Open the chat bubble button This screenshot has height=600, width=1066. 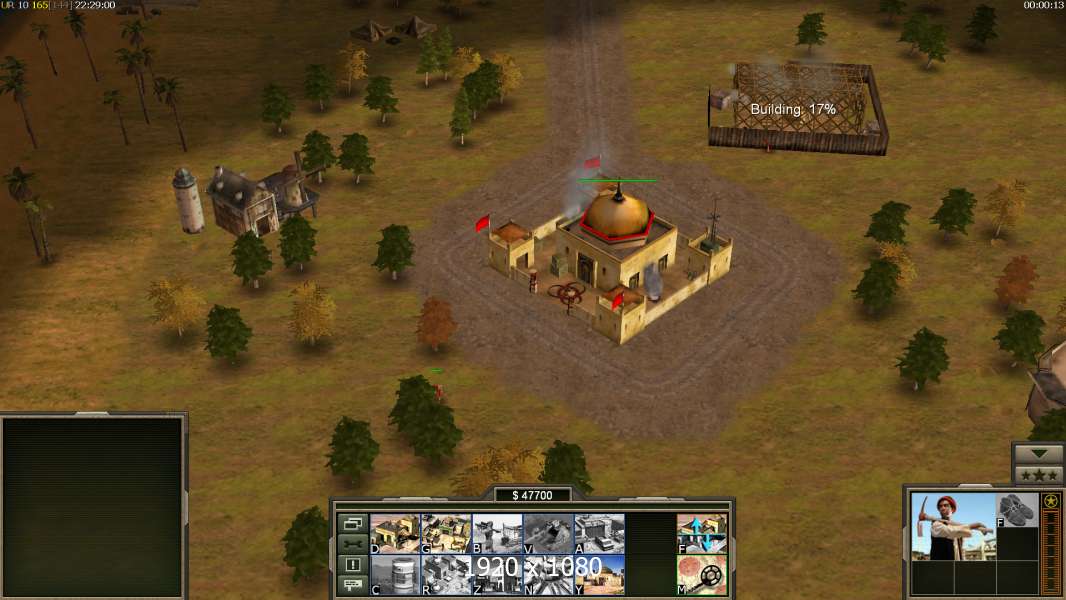[x=352, y=586]
